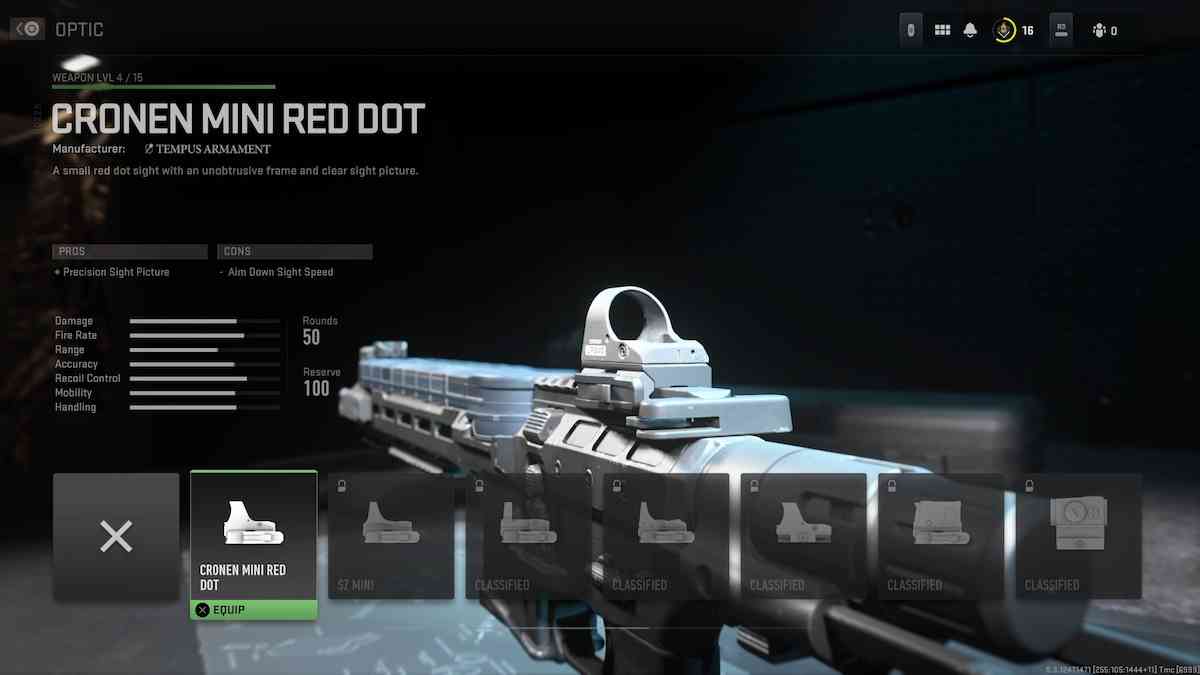Choose the Cronen Mini Red Dot optic
Image resolution: width=1200 pixels, height=675 pixels.
coord(253,537)
